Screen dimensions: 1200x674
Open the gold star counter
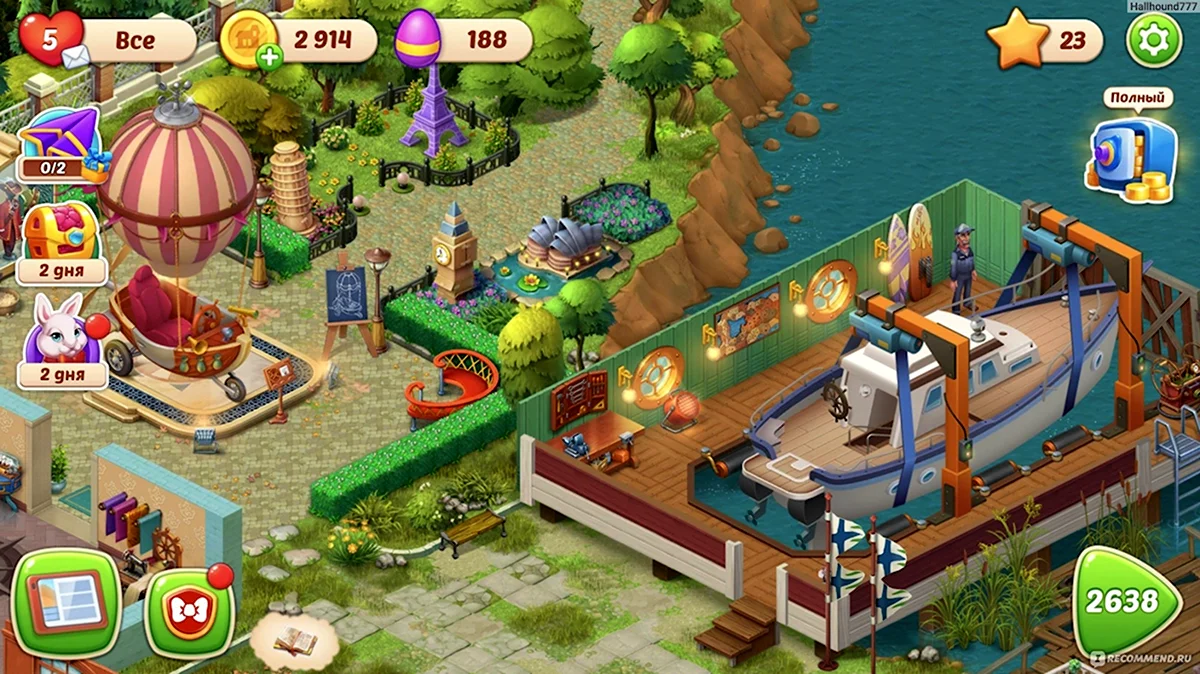tap(1018, 40)
